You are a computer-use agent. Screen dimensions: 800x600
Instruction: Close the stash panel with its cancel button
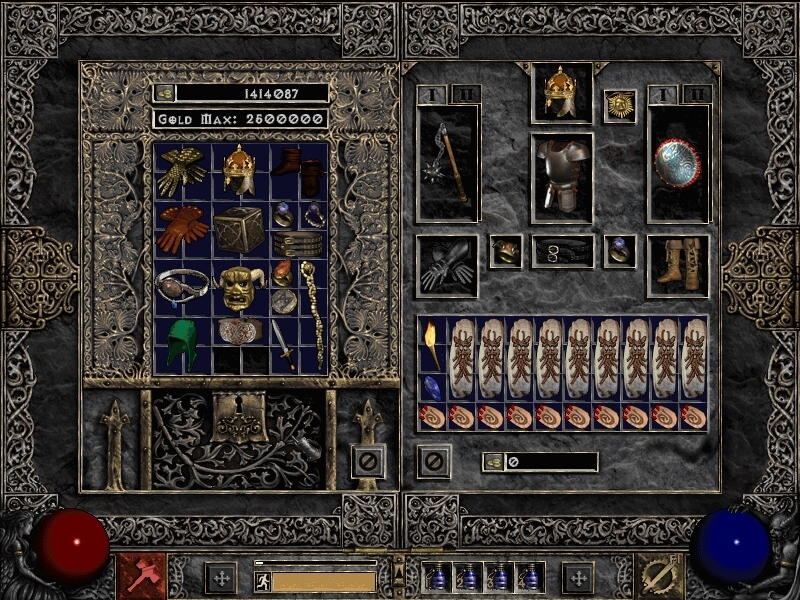368,461
